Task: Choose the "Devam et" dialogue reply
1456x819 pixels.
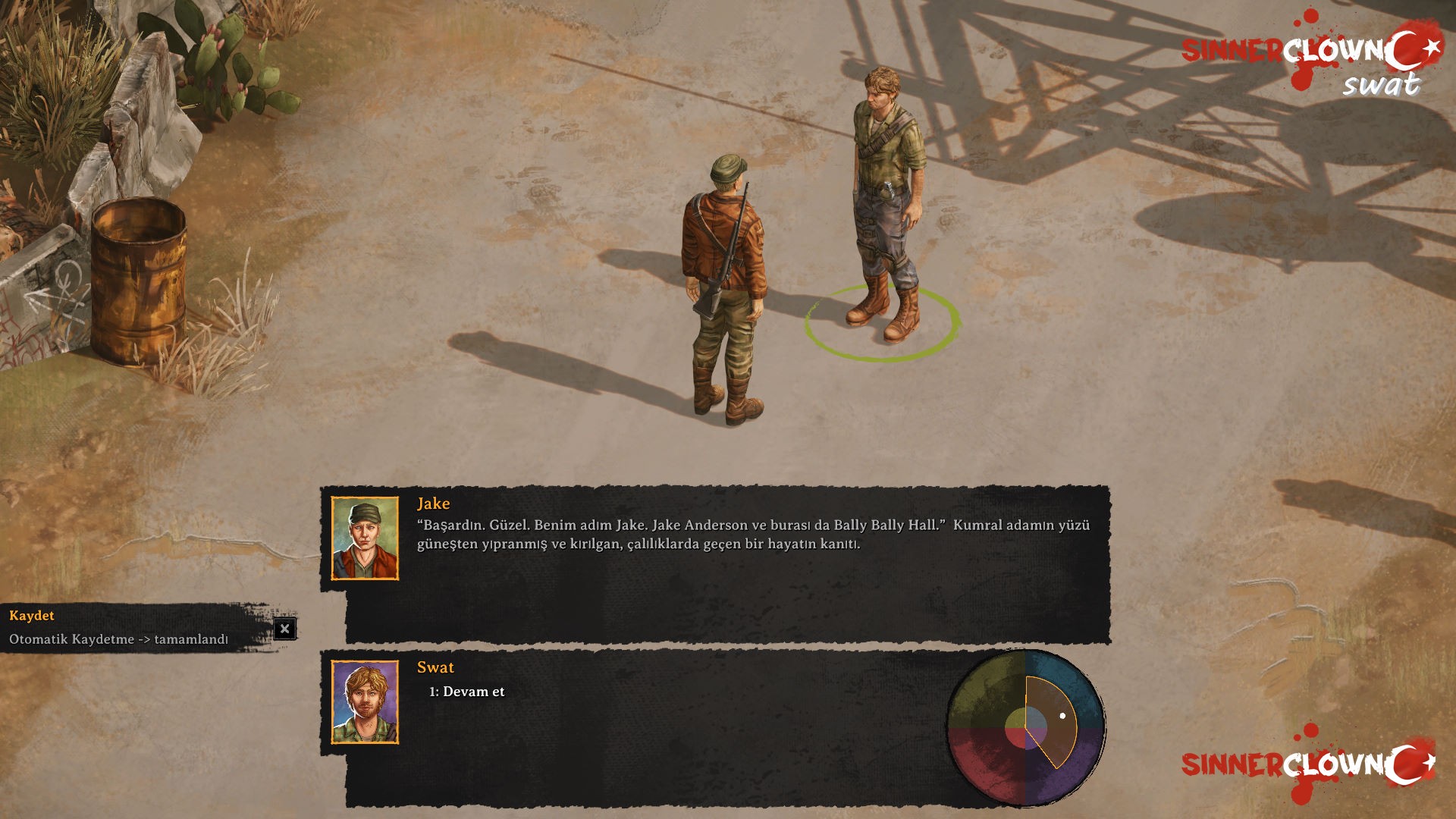Action: click(466, 692)
